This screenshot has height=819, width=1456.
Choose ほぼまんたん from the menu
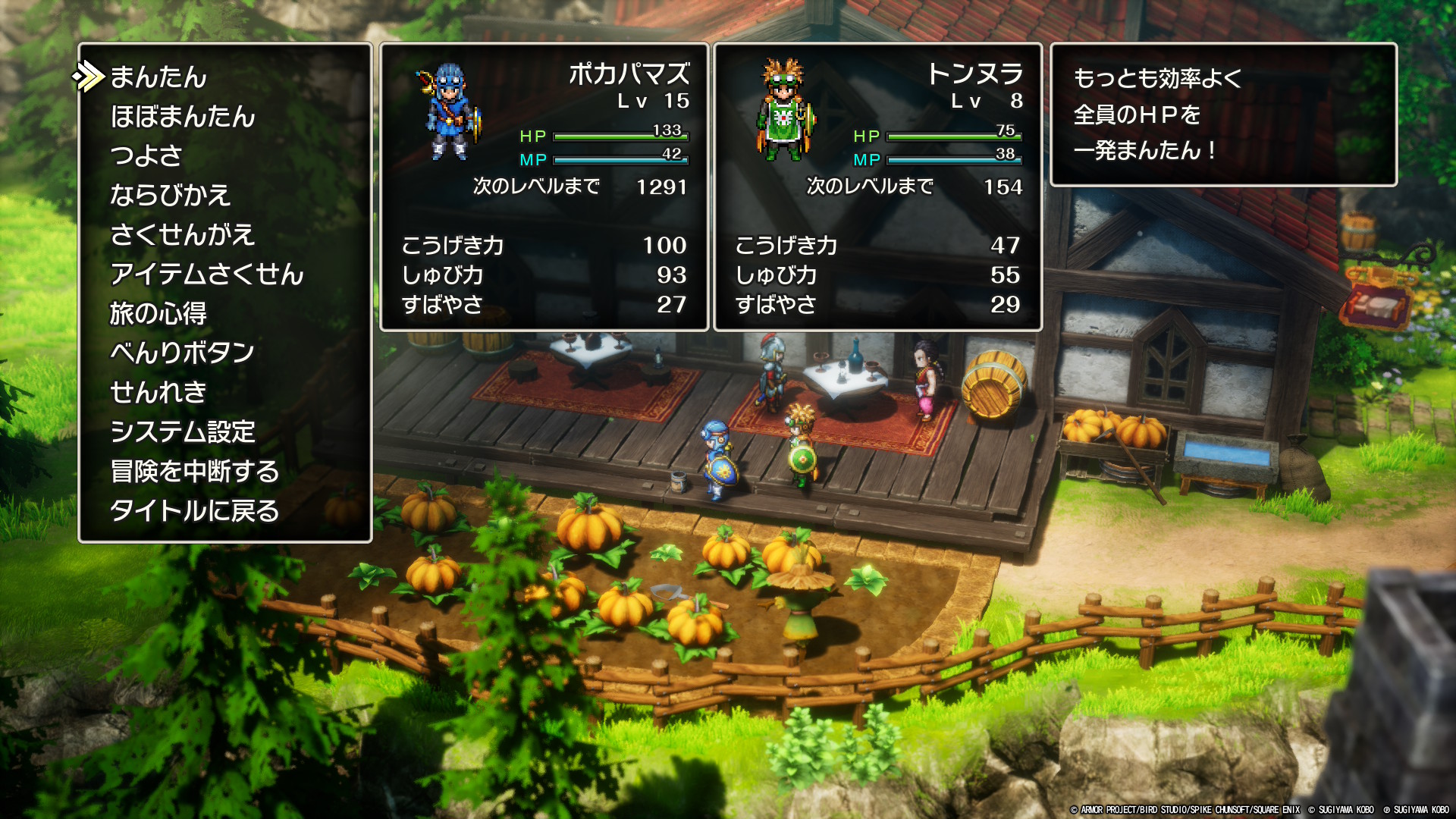tap(183, 116)
